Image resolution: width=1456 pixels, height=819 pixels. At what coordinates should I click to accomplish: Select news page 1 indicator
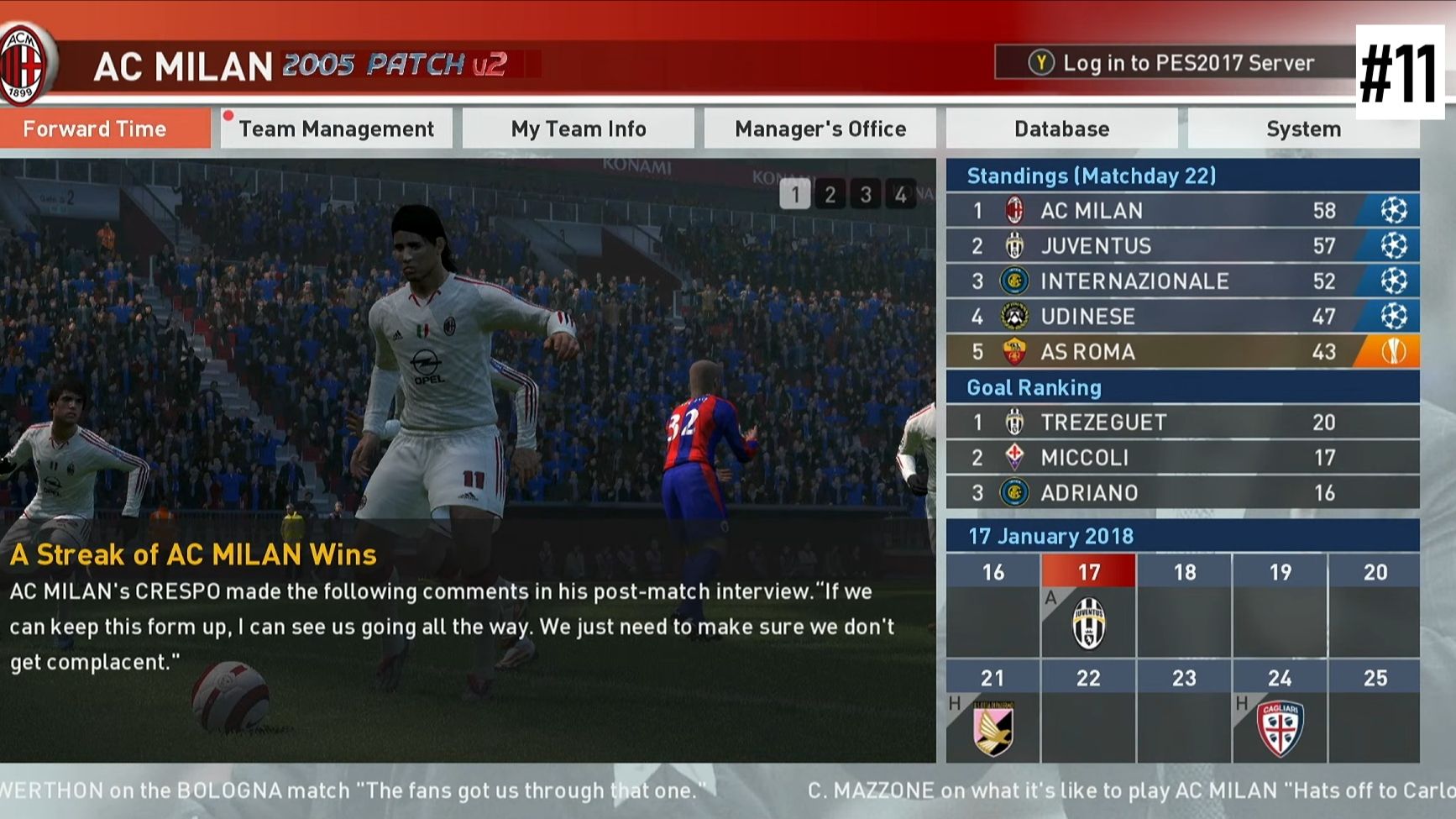click(x=794, y=195)
